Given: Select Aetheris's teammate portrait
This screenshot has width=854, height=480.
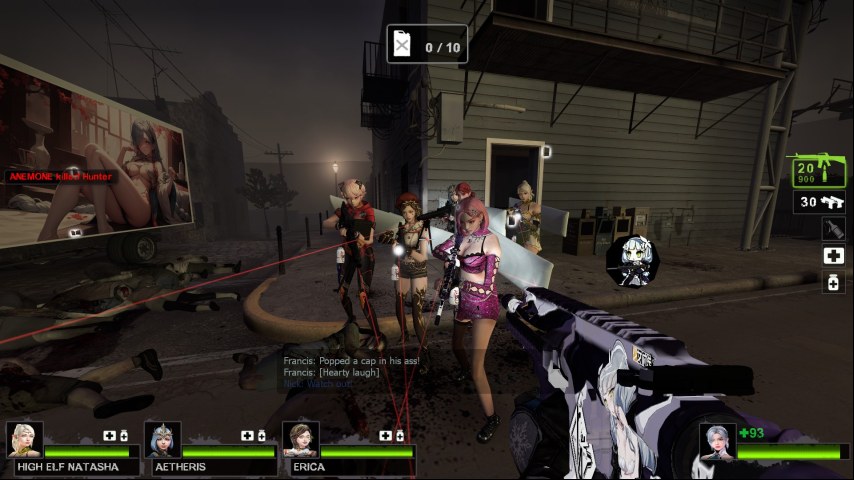Looking at the screenshot, I should 162,440.
